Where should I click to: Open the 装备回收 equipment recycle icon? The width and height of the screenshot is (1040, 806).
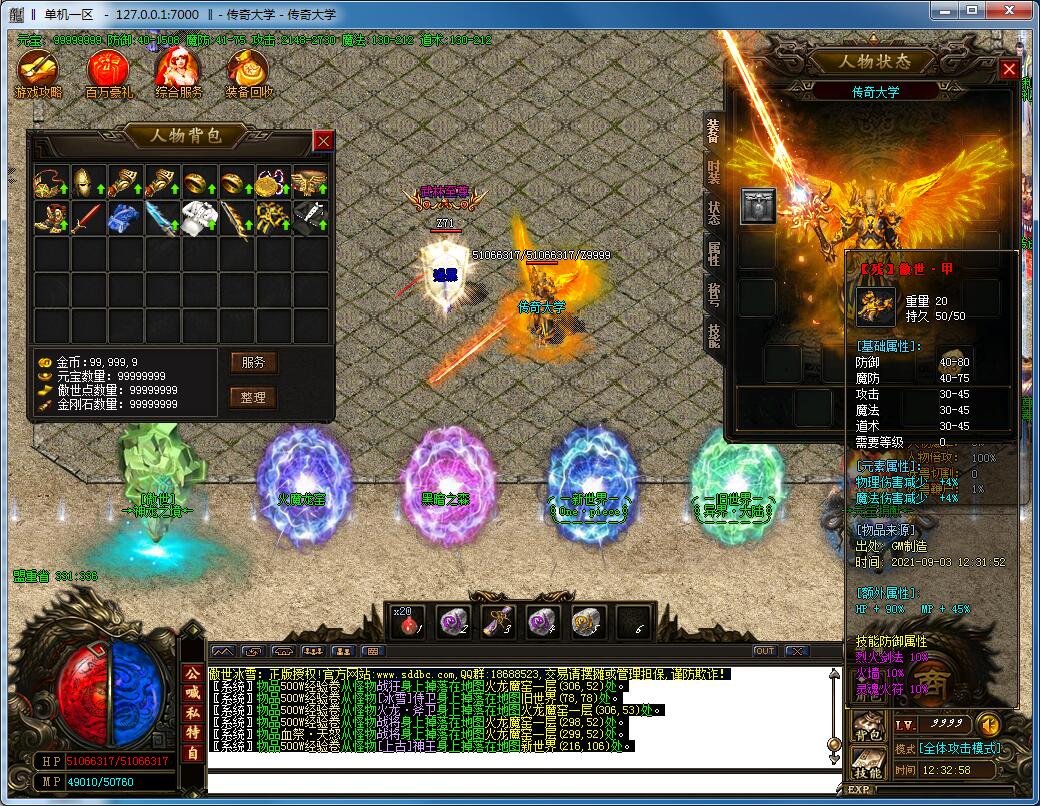[x=249, y=72]
